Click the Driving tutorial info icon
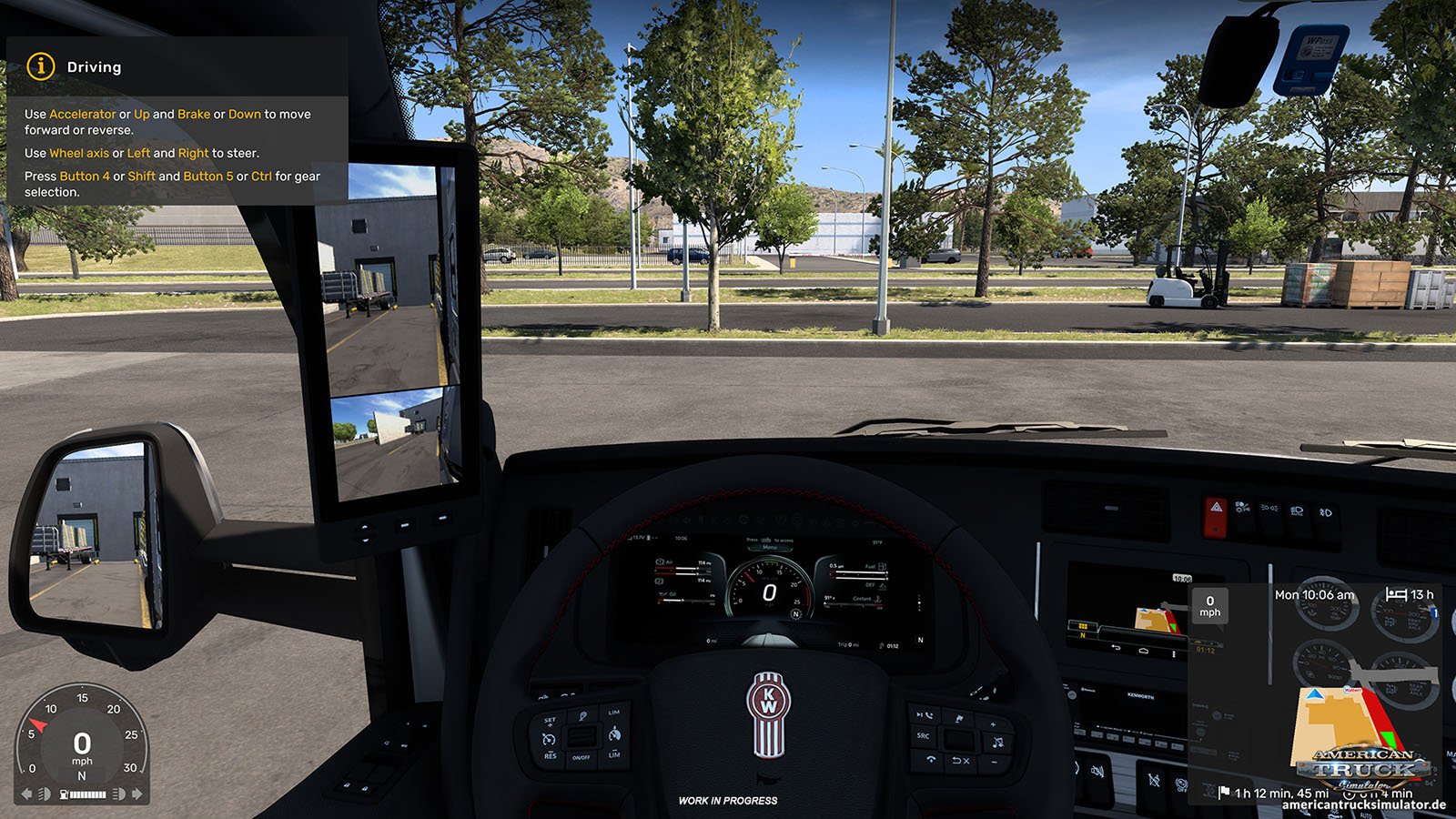Image resolution: width=1456 pixels, height=819 pixels. [41, 66]
